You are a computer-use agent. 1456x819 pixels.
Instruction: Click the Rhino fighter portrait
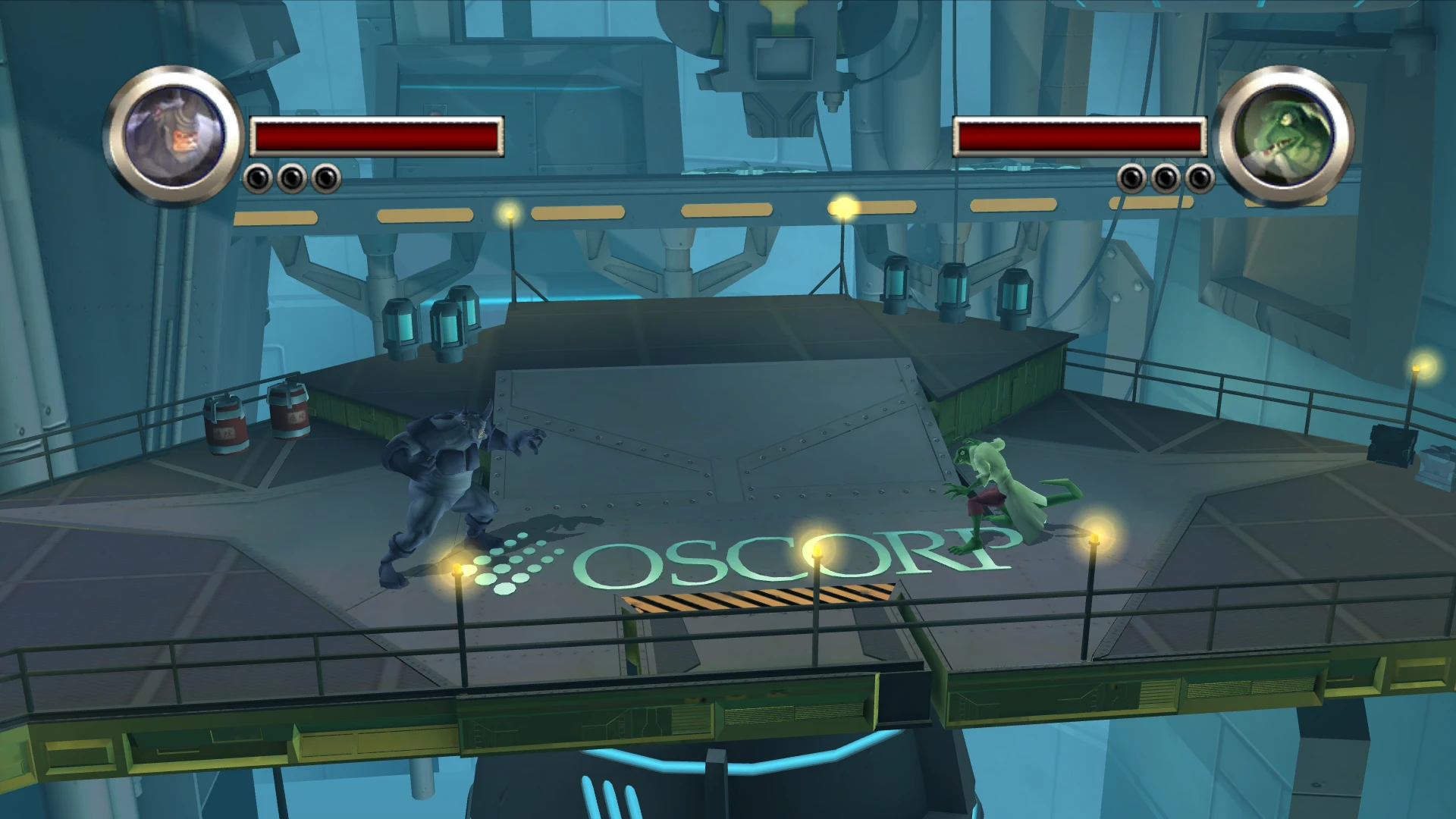[174, 136]
